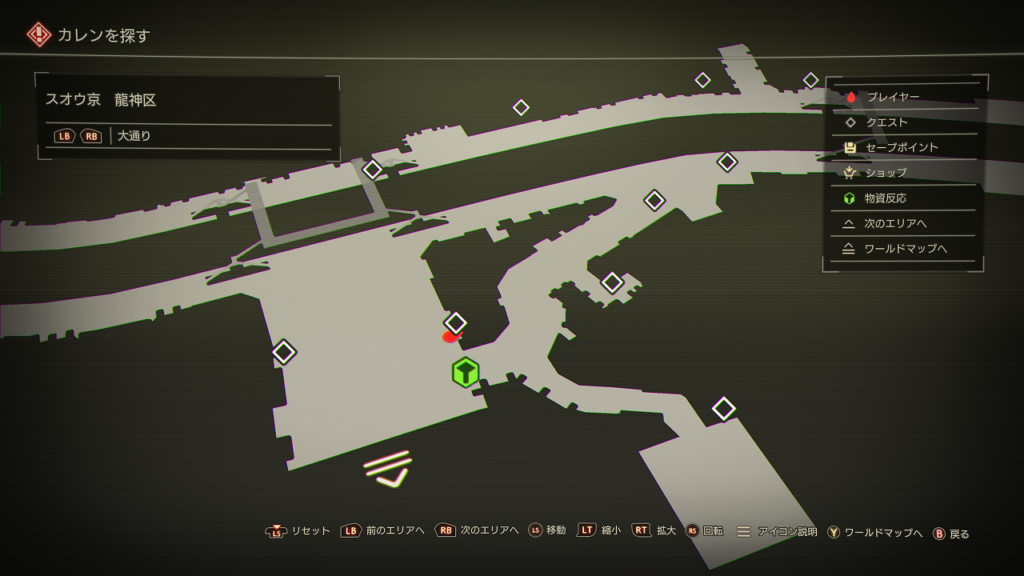Select the green supply reaction marker on map

click(465, 372)
